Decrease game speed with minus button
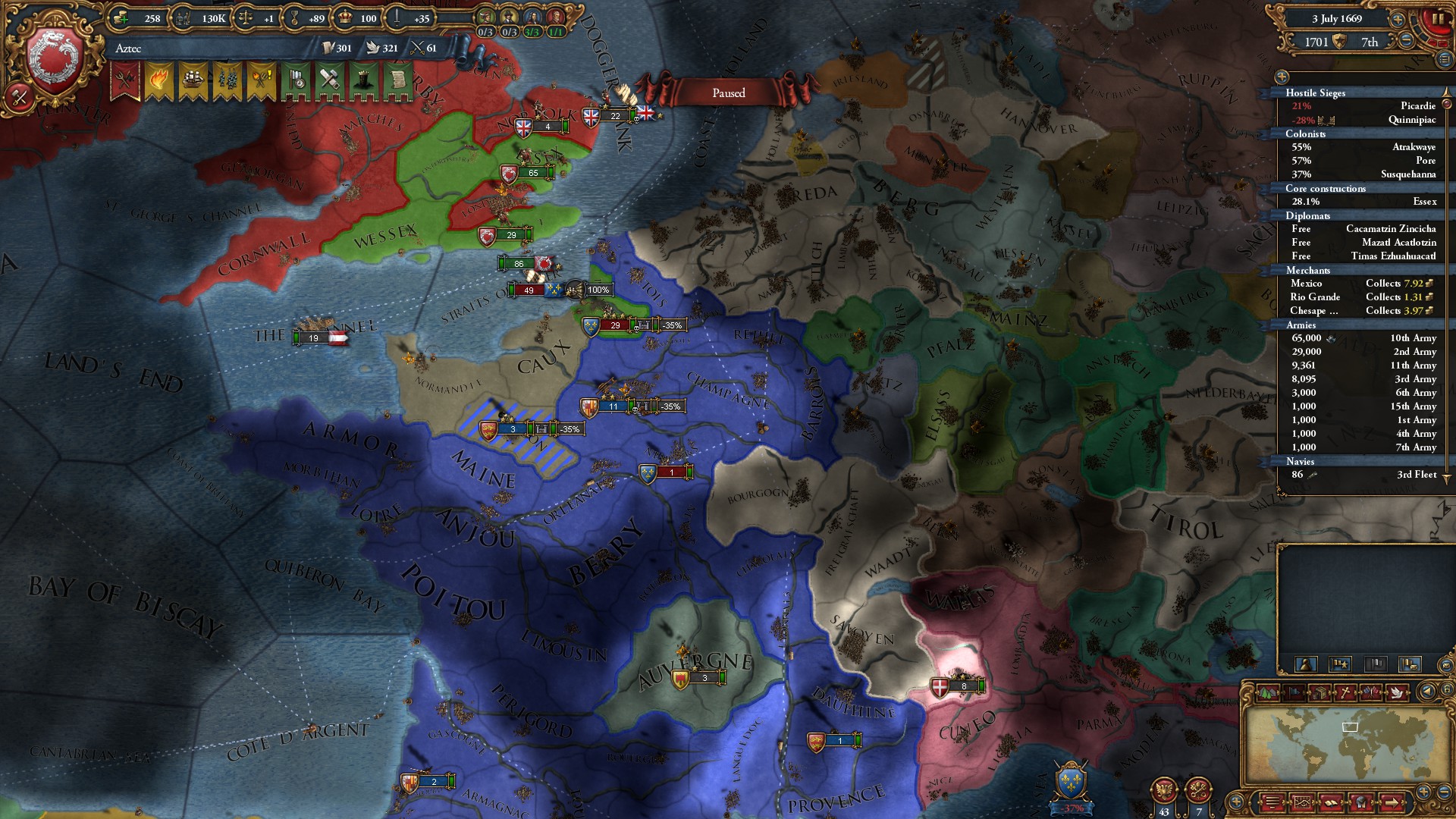Screen dimensions: 1456x819 [x=1407, y=41]
